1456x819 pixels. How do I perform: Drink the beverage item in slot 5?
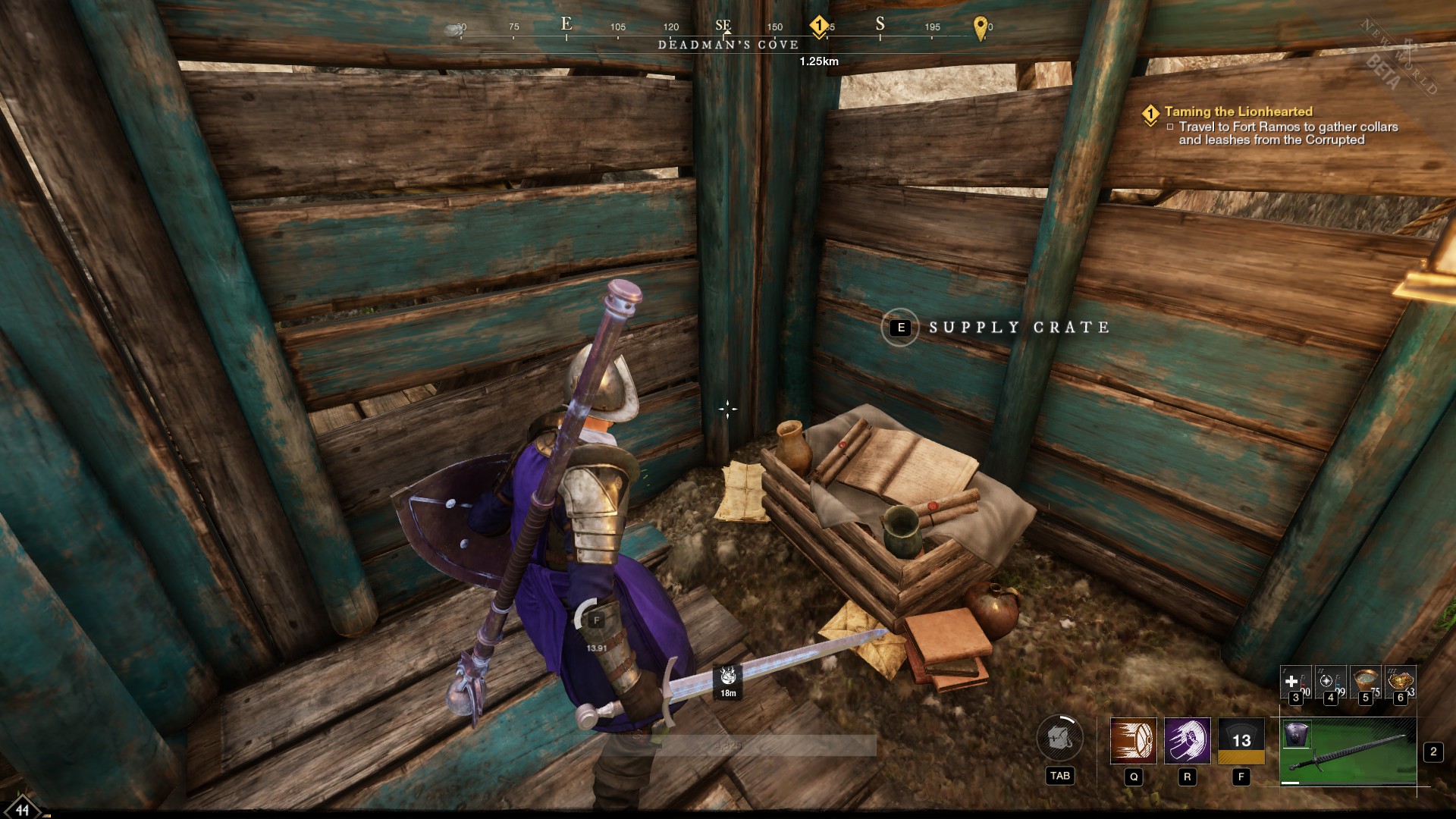click(x=1365, y=679)
